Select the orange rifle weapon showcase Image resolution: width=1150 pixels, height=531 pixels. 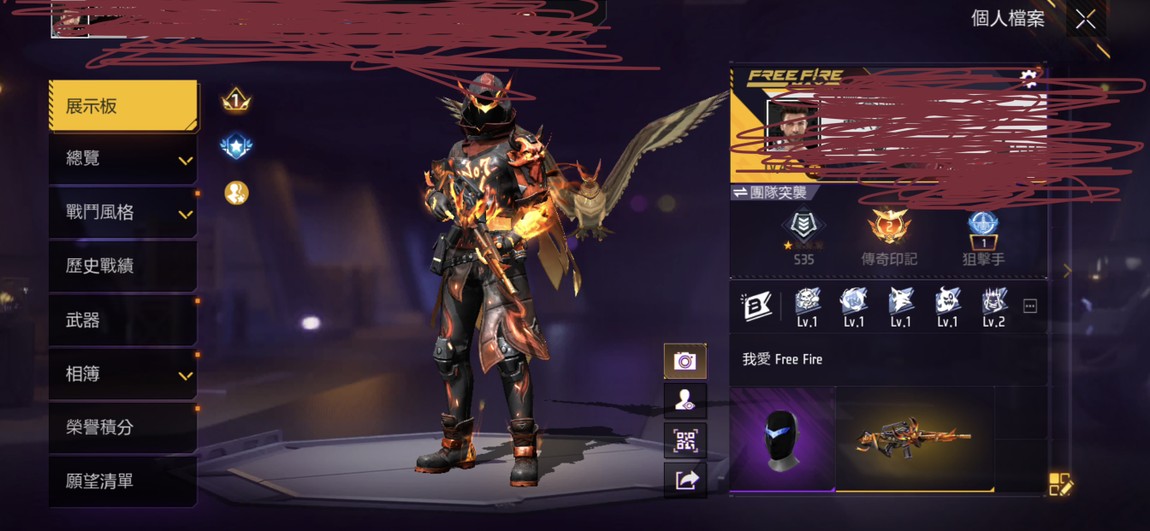[x=914, y=438]
